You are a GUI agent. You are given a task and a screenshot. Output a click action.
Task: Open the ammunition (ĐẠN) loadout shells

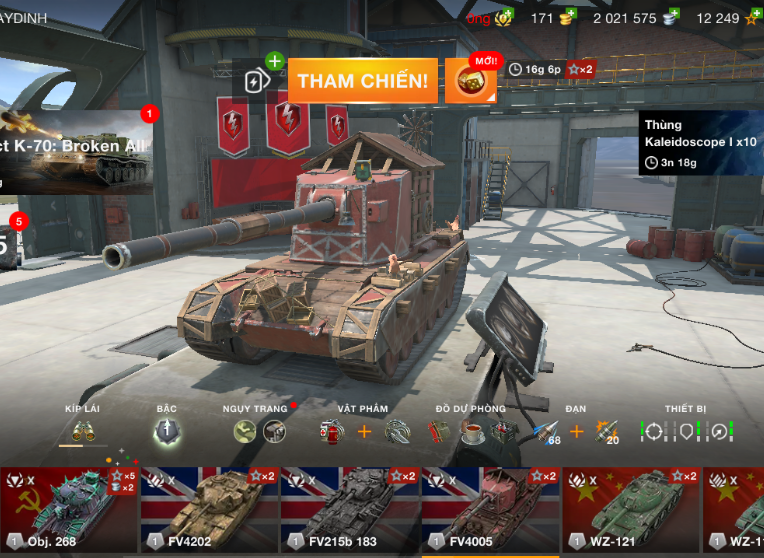(545, 431)
